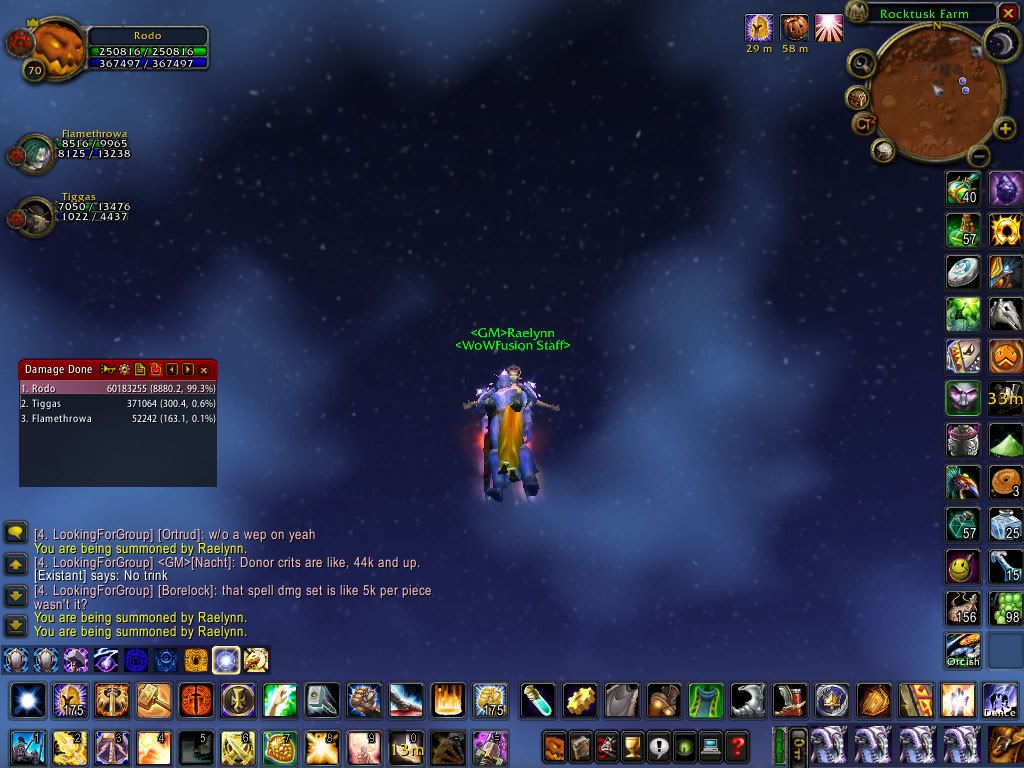The height and width of the screenshot is (768, 1024).
Task: Use the smiley face item icon
Action: tap(963, 567)
